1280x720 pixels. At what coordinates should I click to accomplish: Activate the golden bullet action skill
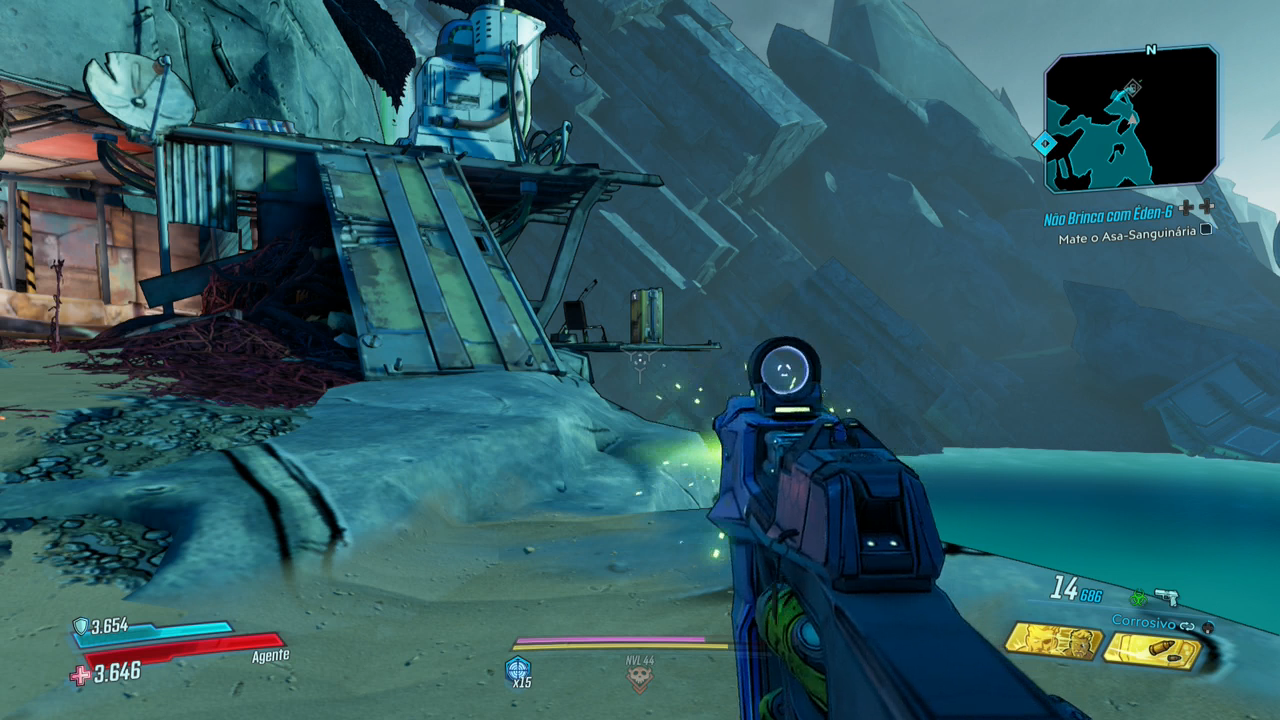(x=1152, y=651)
